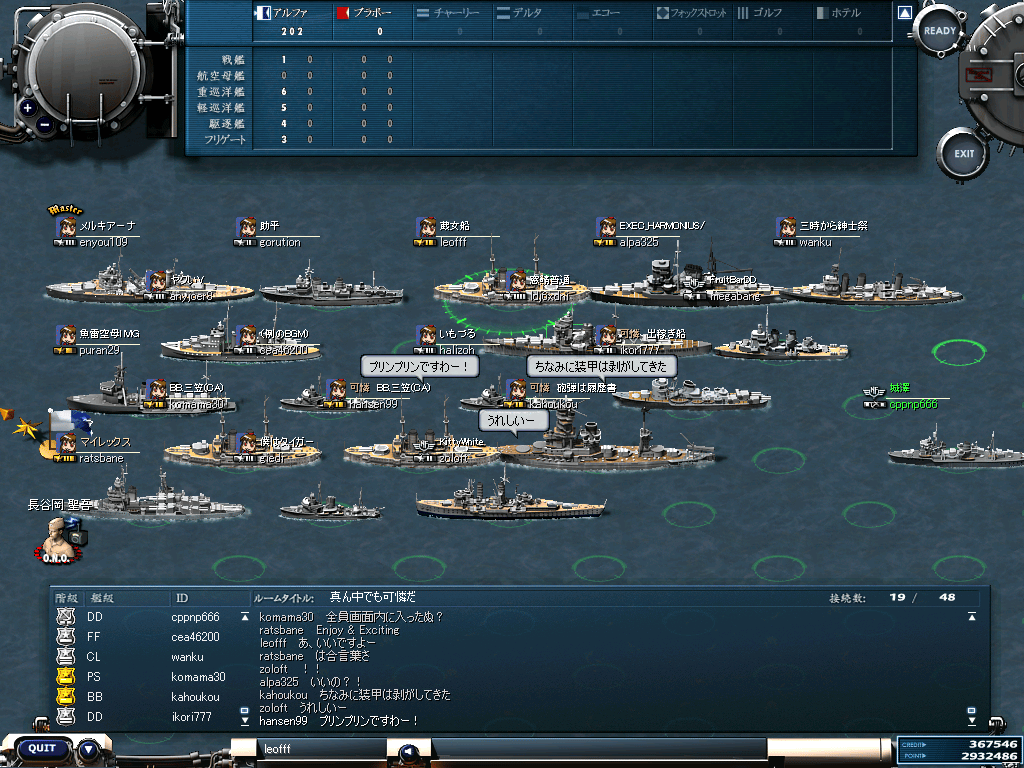The width and height of the screenshot is (1024, 768).
Task: Jump the player list to the top
Action: click(x=244, y=617)
